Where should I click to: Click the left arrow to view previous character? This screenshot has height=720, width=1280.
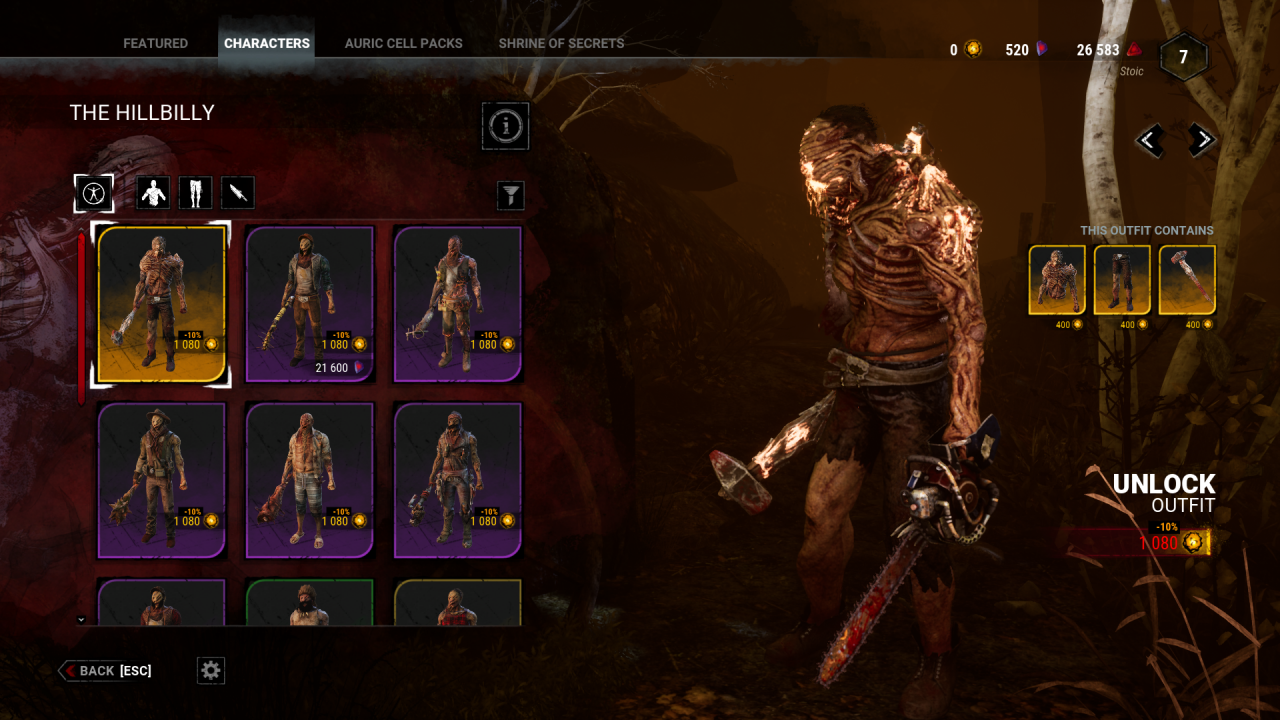pyautogui.click(x=1148, y=140)
